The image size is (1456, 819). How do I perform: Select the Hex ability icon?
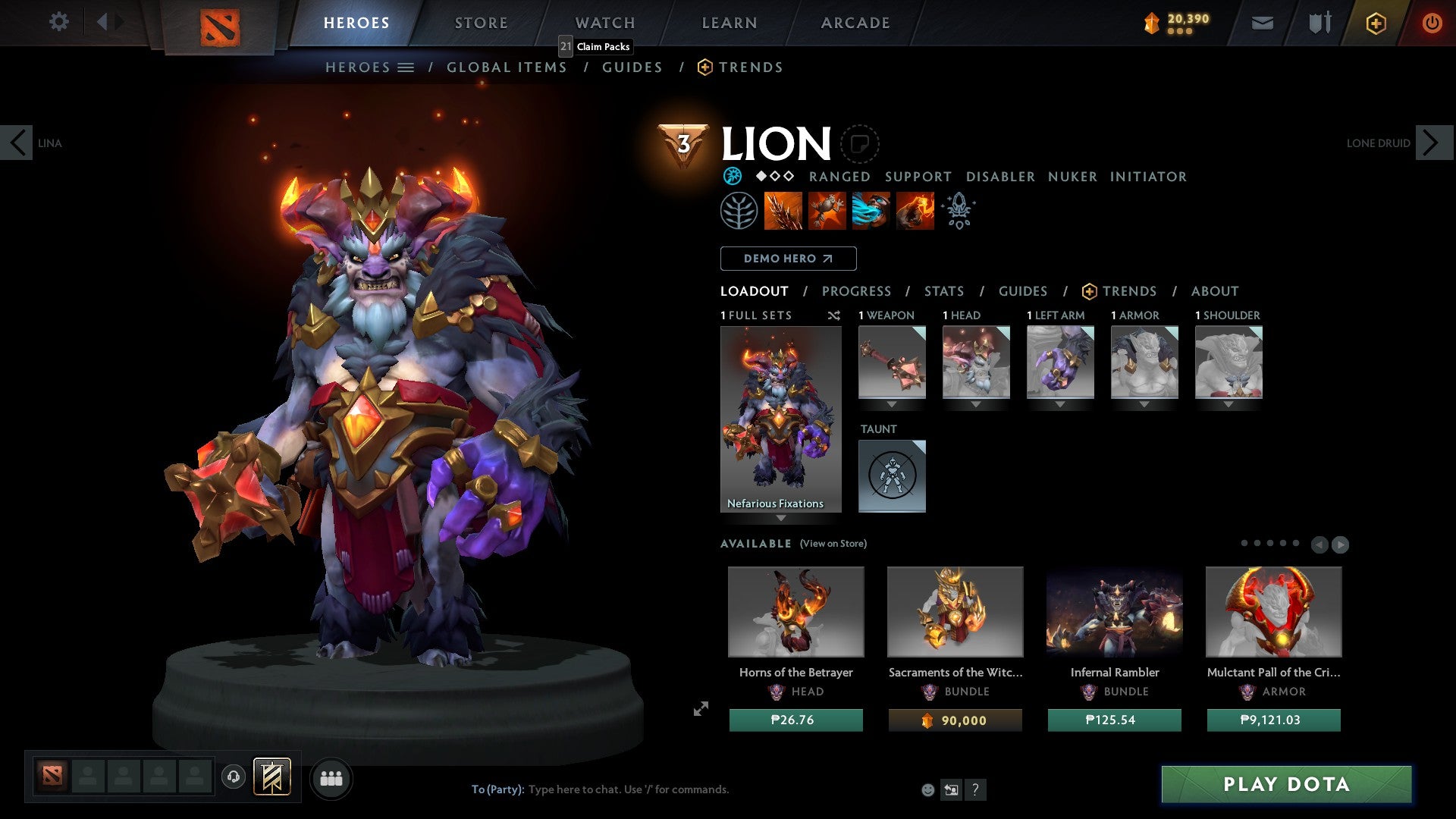(x=826, y=210)
